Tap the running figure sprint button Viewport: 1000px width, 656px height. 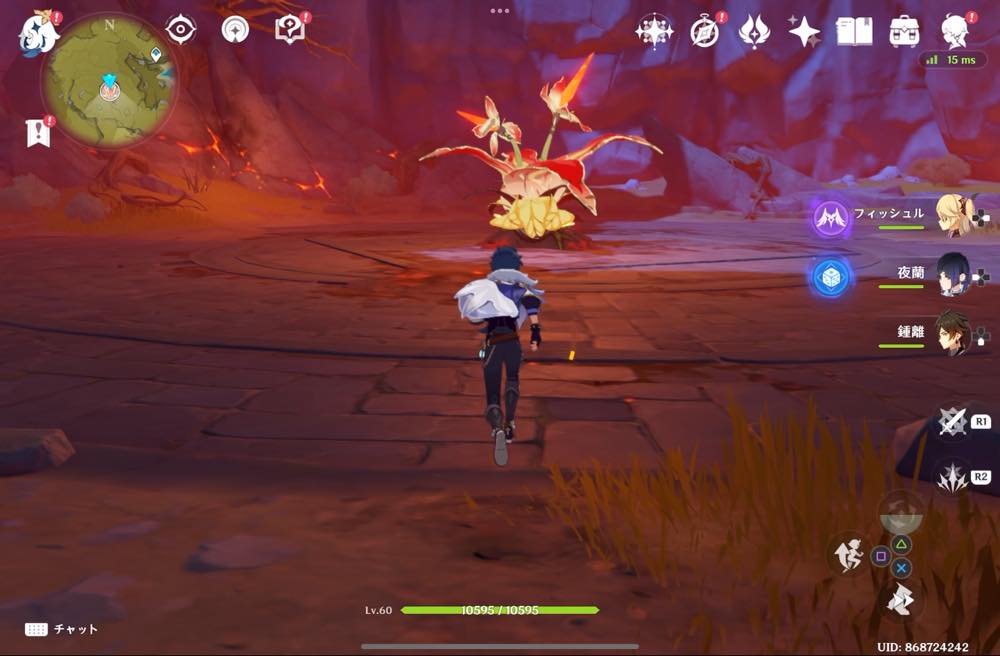[x=848, y=555]
